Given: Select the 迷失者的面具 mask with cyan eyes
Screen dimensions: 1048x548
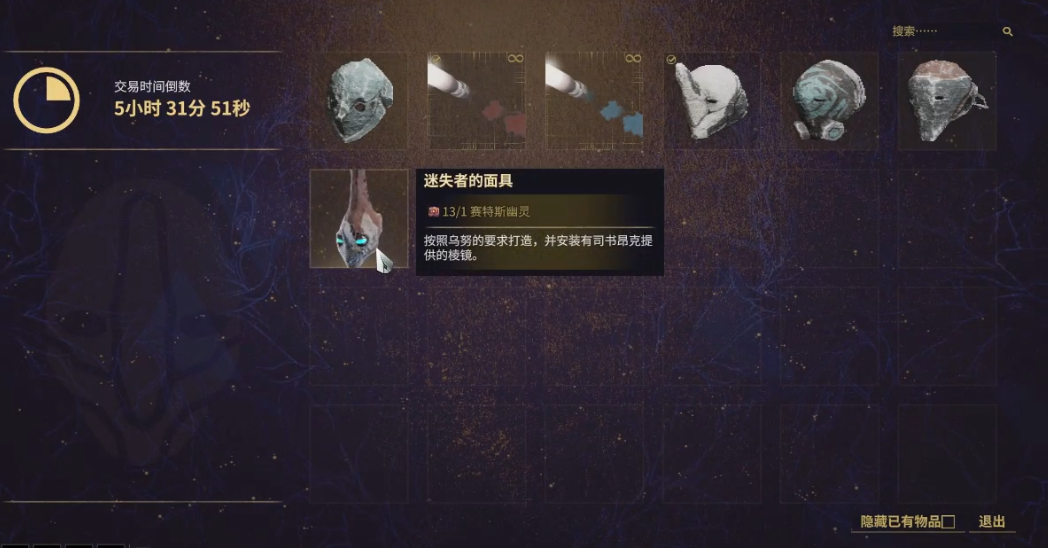Looking at the screenshot, I should (x=358, y=219).
